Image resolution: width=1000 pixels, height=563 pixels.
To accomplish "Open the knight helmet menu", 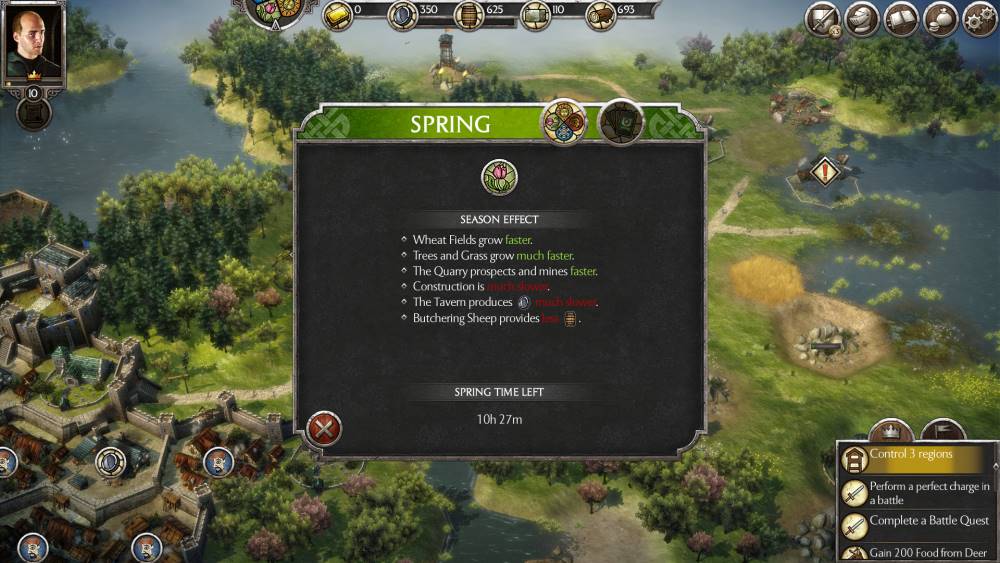I will tap(862, 18).
